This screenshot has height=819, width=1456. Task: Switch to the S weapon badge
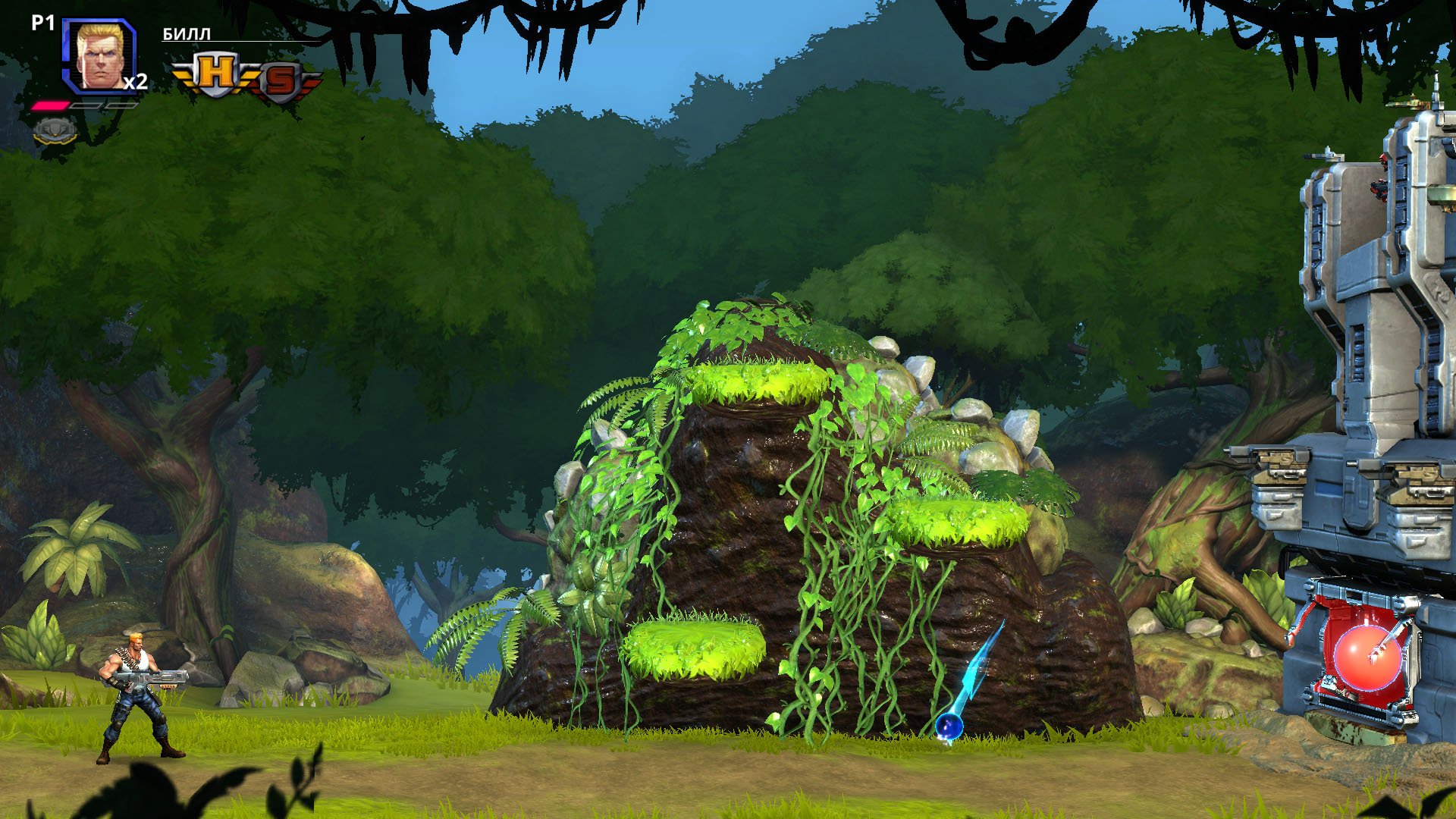(281, 81)
